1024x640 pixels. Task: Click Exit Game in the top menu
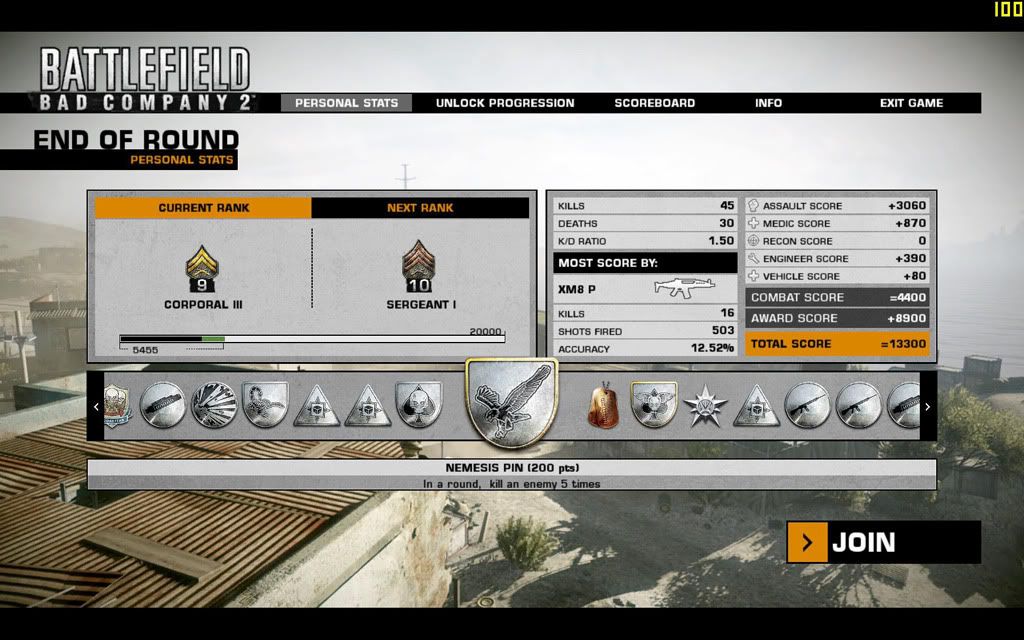tap(911, 103)
